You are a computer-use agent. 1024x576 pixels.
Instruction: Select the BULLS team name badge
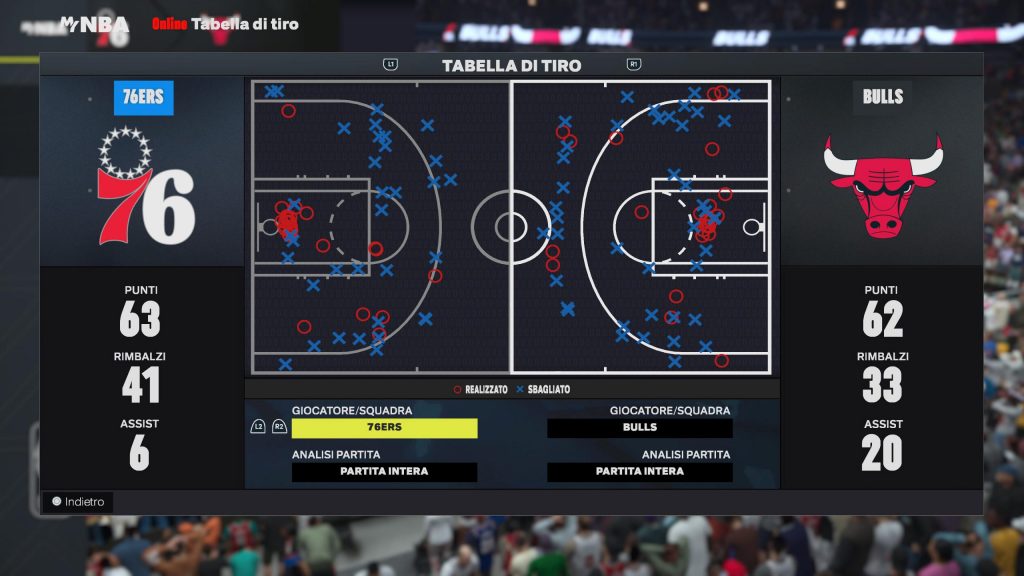pos(882,97)
